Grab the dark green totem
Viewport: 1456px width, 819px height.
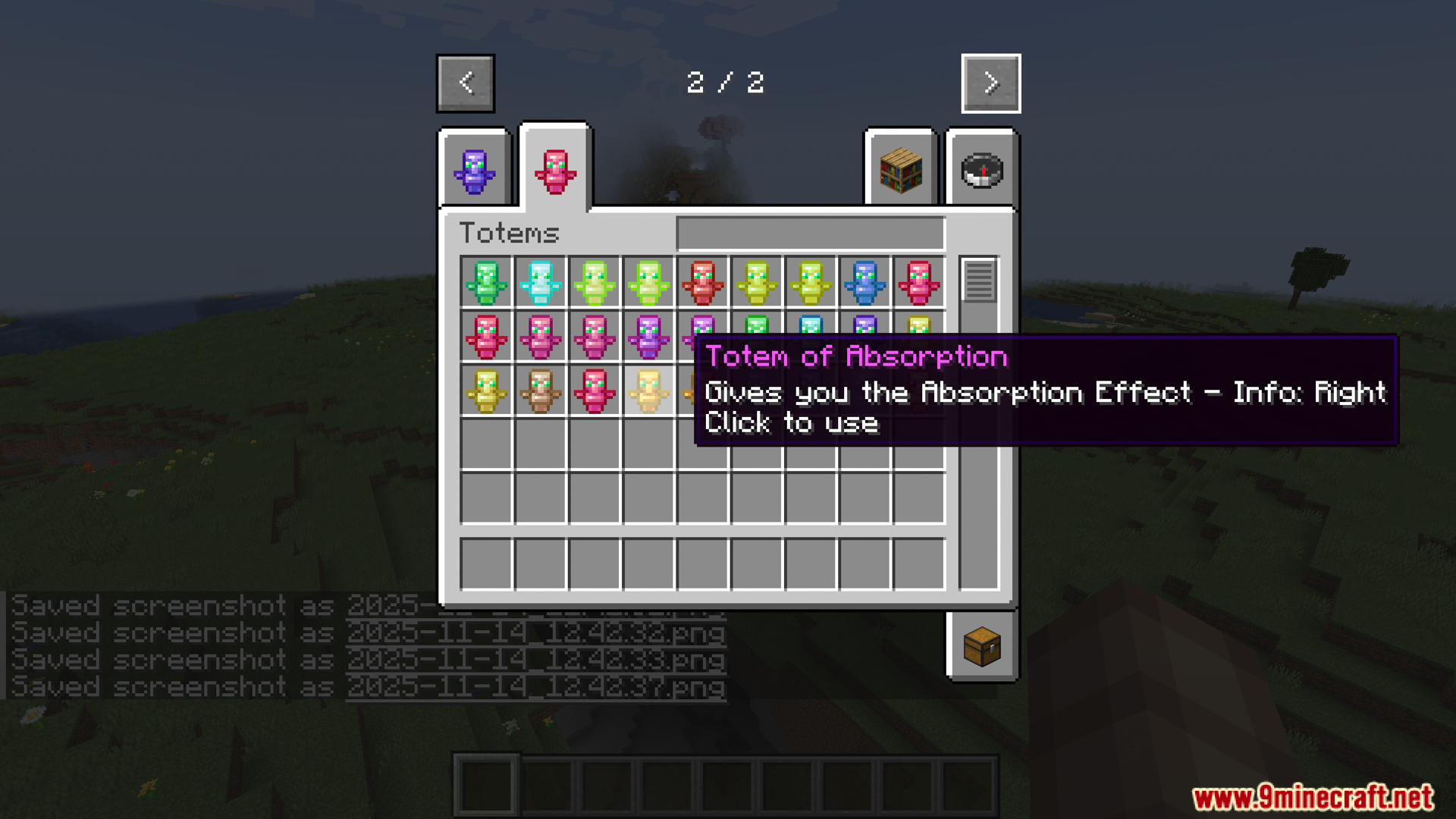coord(486,282)
